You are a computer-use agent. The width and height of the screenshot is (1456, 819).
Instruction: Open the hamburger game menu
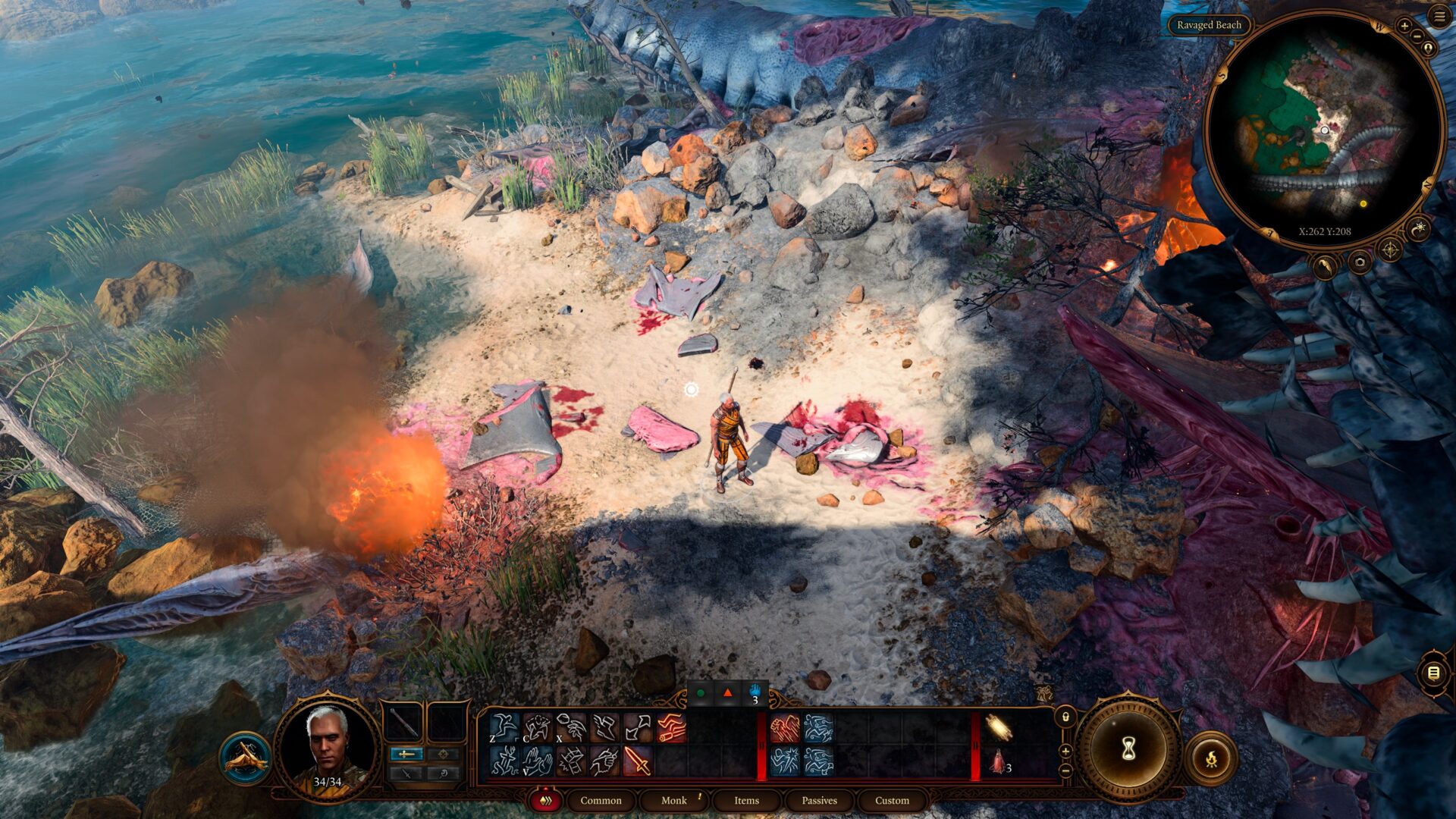[1439, 16]
